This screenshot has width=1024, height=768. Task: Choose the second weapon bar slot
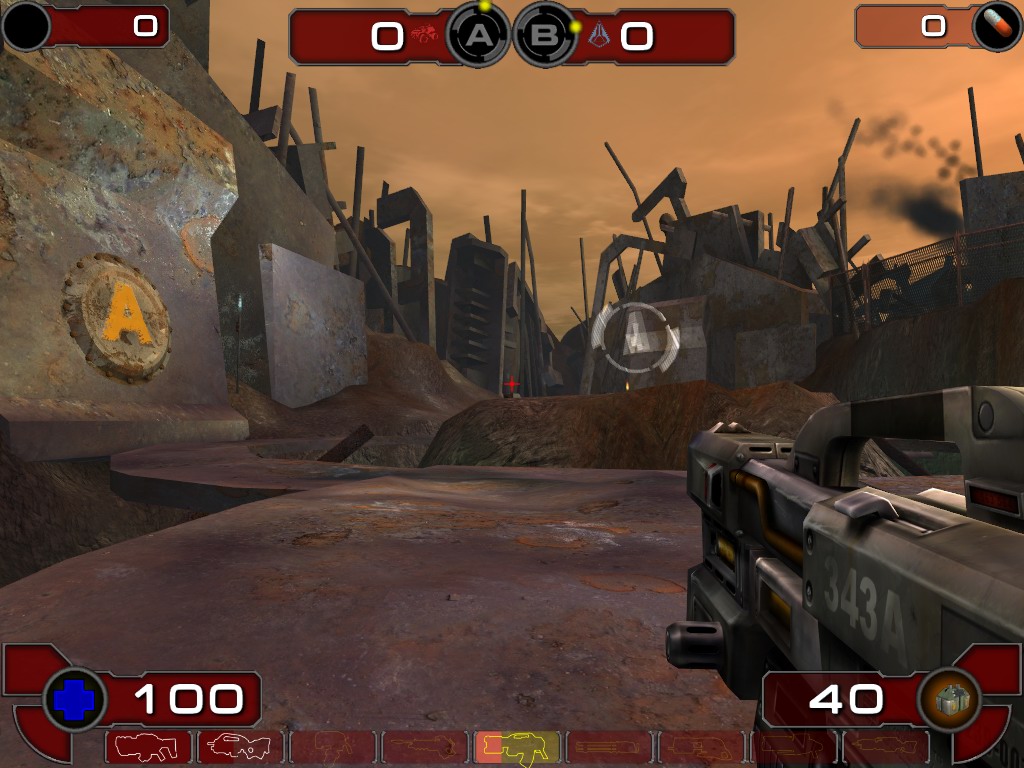pos(240,746)
